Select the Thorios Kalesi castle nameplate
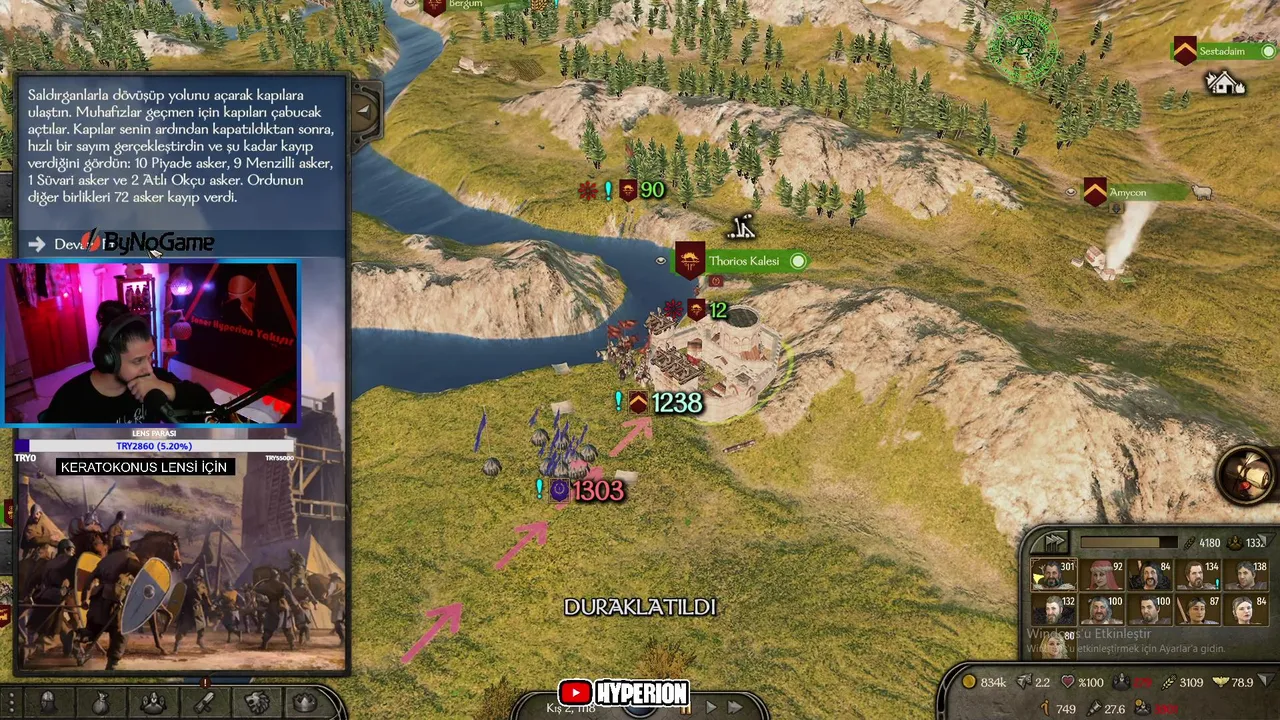This screenshot has height=720, width=1280. point(743,261)
